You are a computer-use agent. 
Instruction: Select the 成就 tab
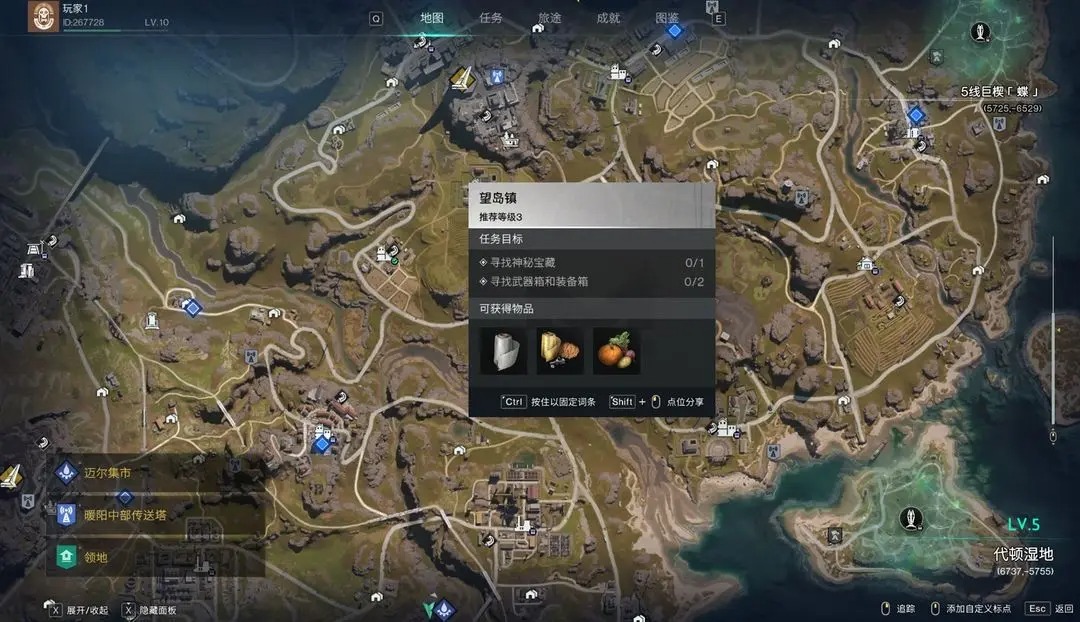click(608, 18)
